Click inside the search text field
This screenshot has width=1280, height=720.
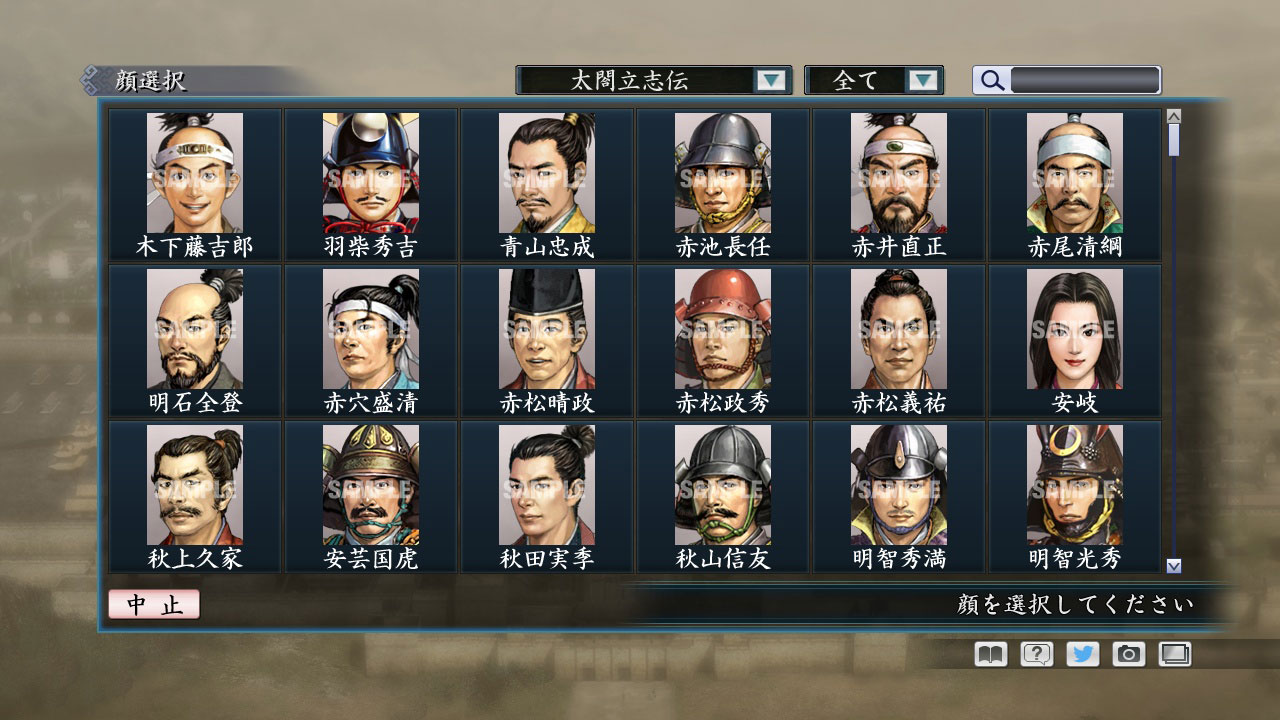tap(1085, 80)
